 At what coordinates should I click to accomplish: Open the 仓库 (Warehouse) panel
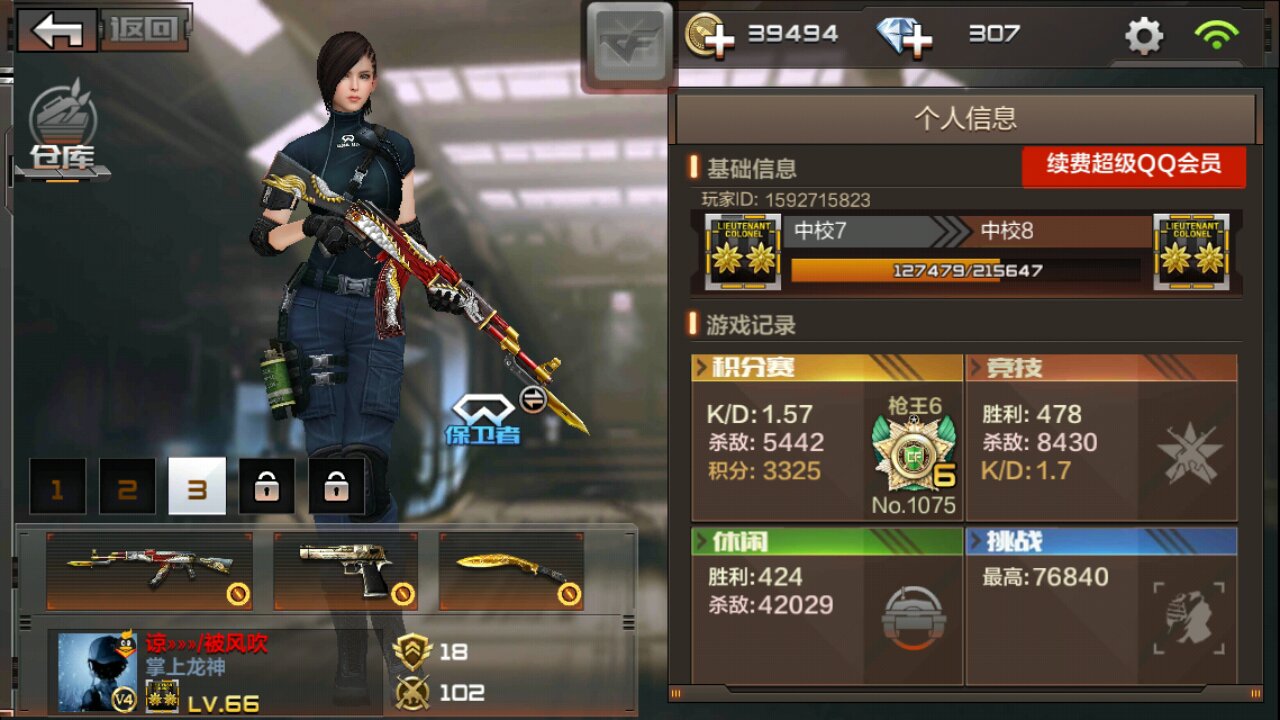coord(60,125)
